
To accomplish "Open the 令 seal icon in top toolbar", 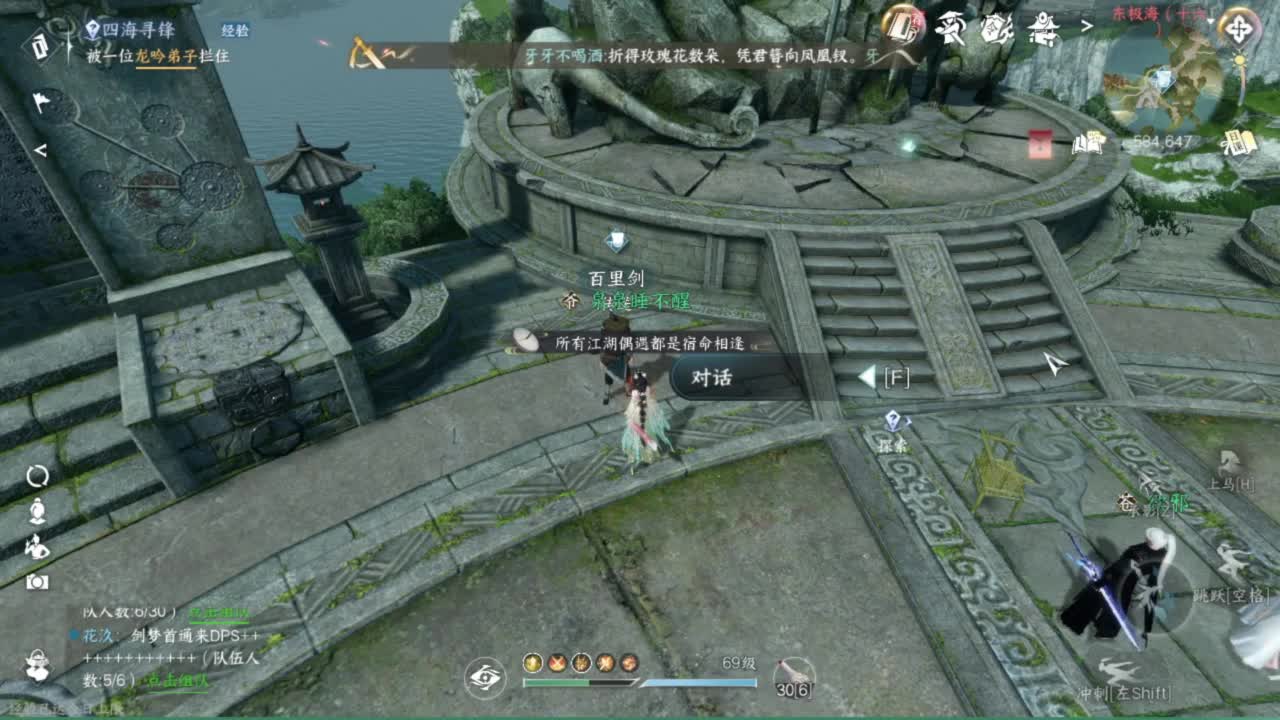I will pos(995,30).
